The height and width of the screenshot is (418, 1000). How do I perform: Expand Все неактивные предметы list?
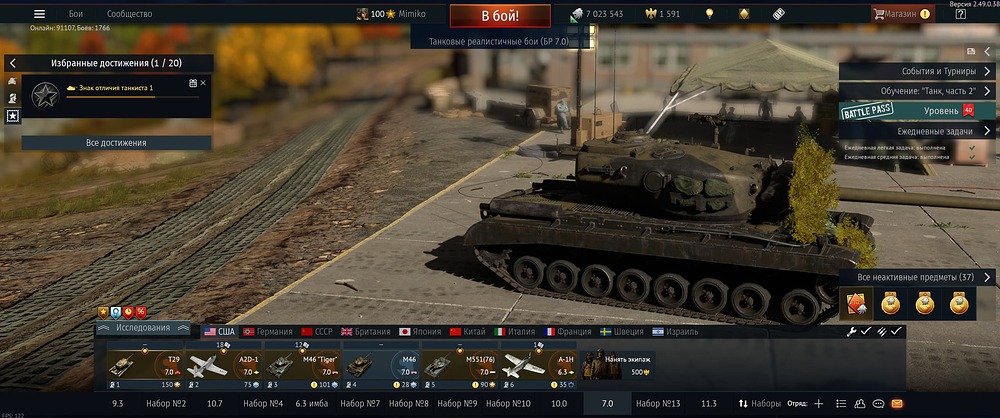point(918,277)
